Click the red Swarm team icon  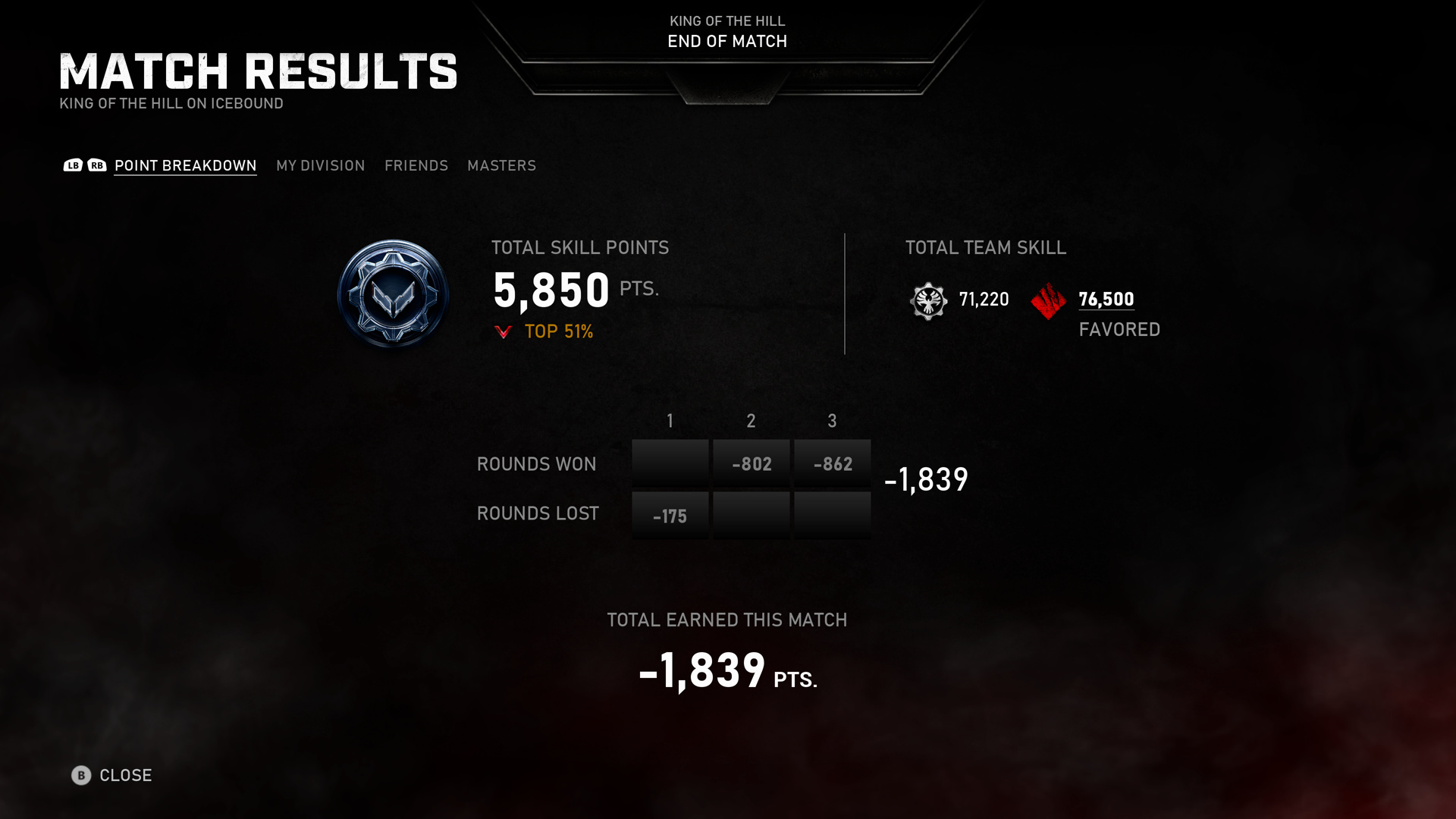pyautogui.click(x=1047, y=300)
